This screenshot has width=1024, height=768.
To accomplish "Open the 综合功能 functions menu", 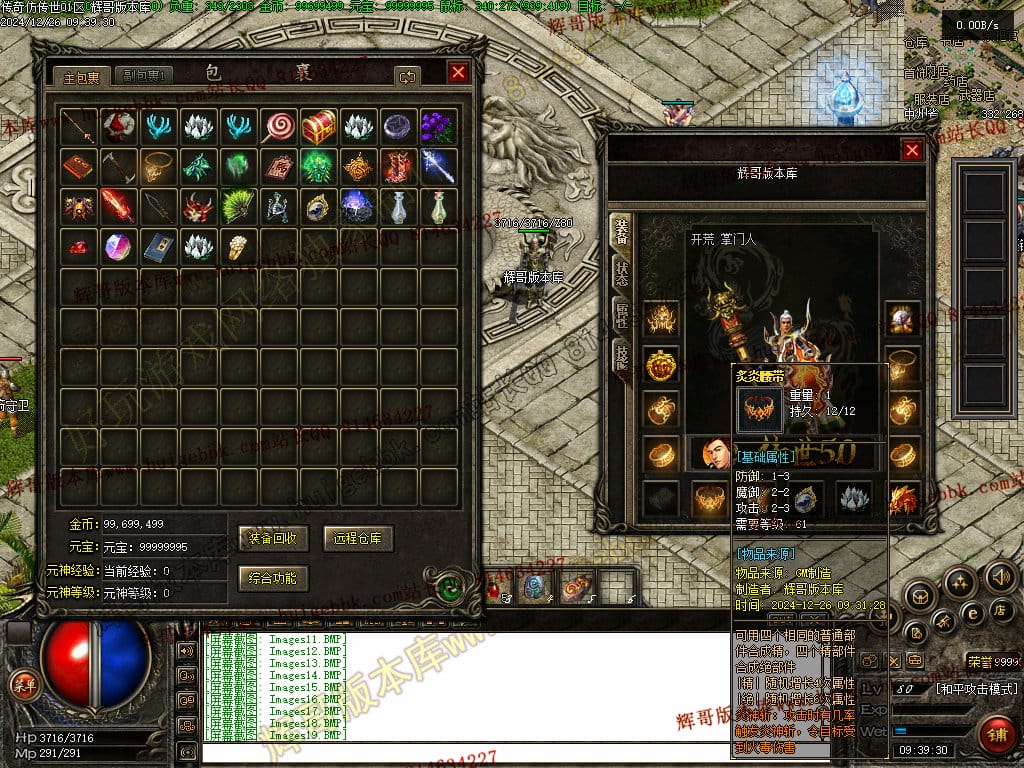I will 273,578.
